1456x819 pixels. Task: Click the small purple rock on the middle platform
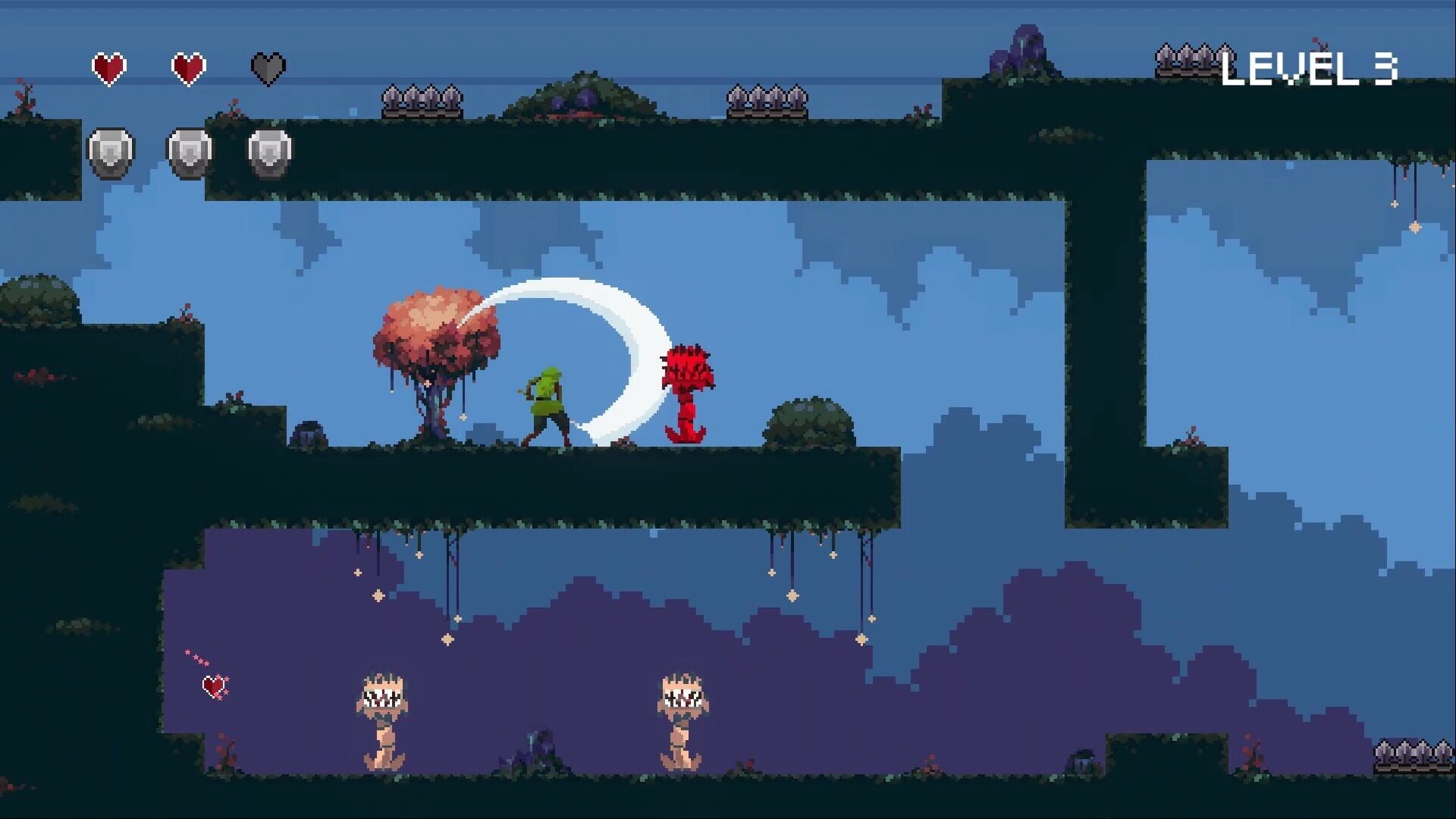click(x=309, y=432)
